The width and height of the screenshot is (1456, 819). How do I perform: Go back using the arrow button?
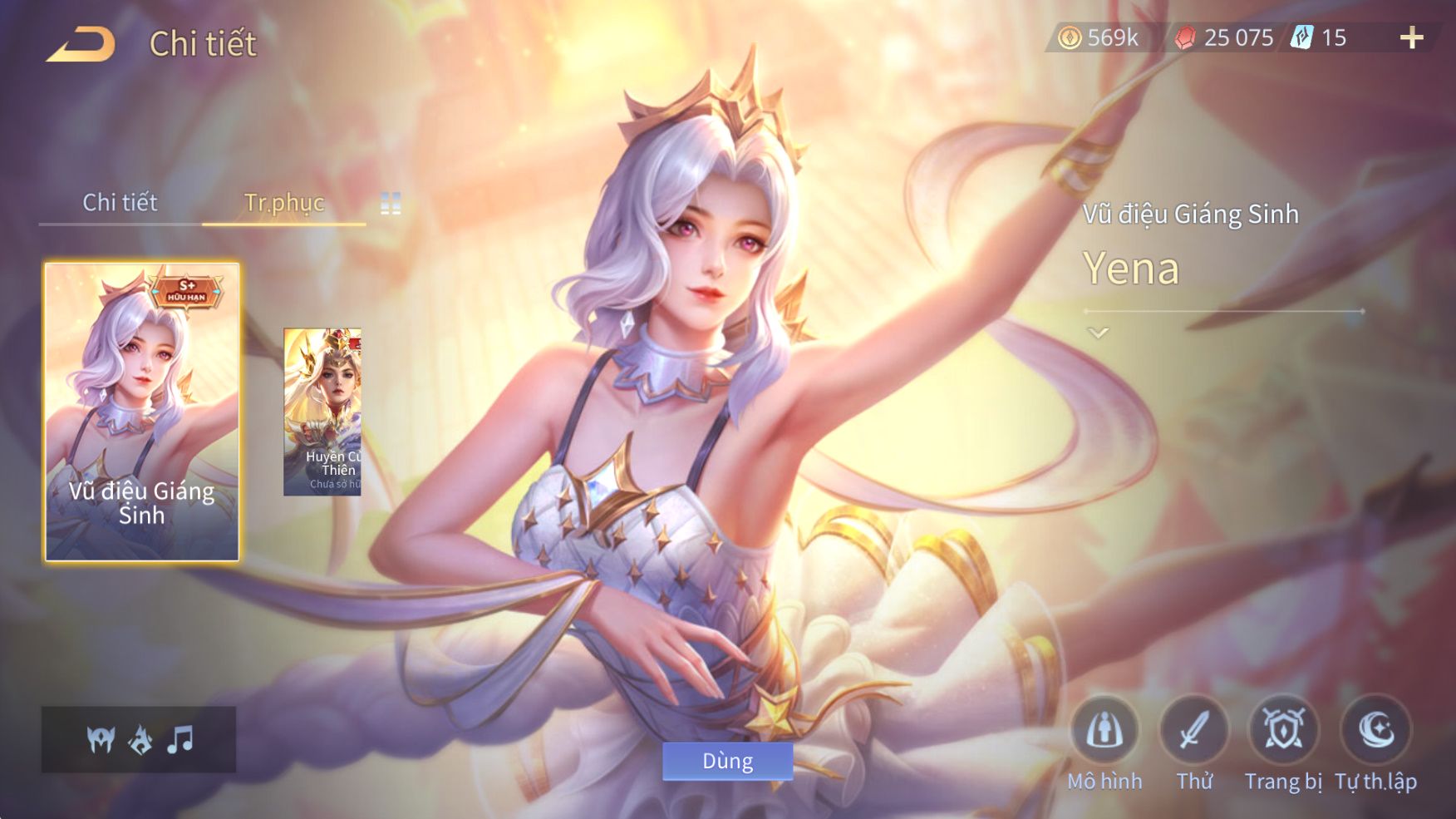click(81, 44)
